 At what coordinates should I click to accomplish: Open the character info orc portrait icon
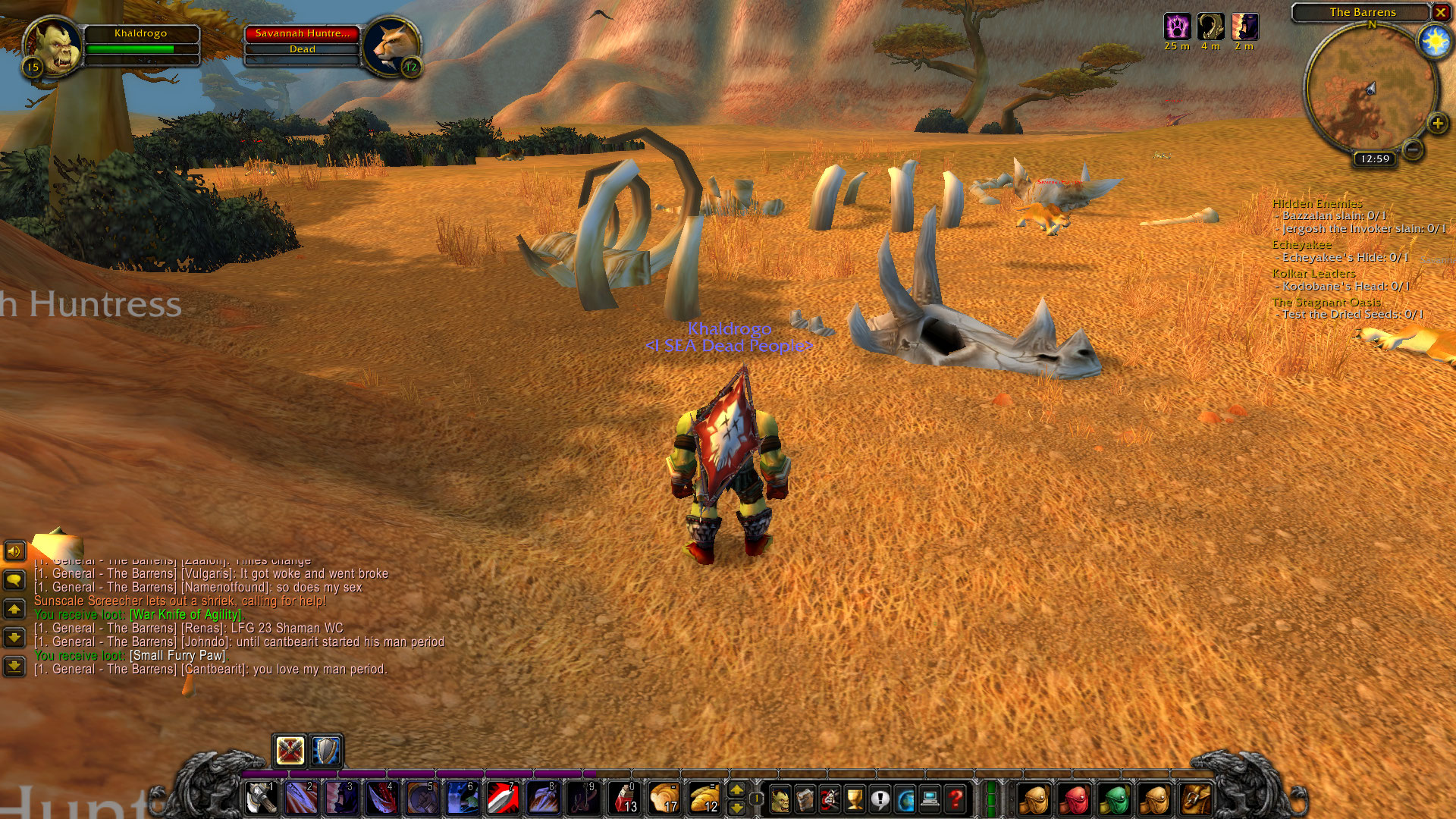[781, 800]
